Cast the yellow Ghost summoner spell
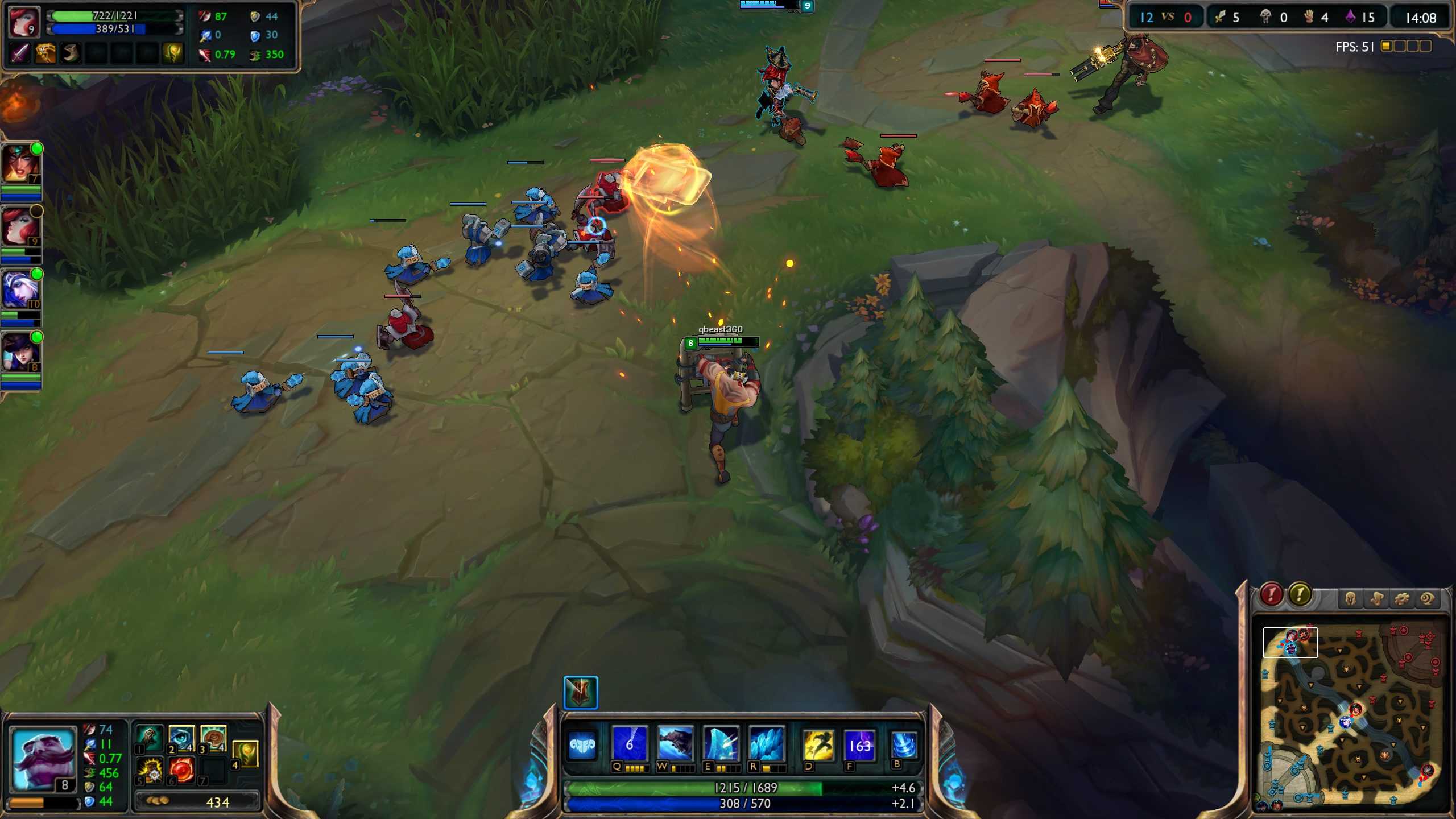This screenshot has width=1456, height=819. pyautogui.click(x=818, y=744)
